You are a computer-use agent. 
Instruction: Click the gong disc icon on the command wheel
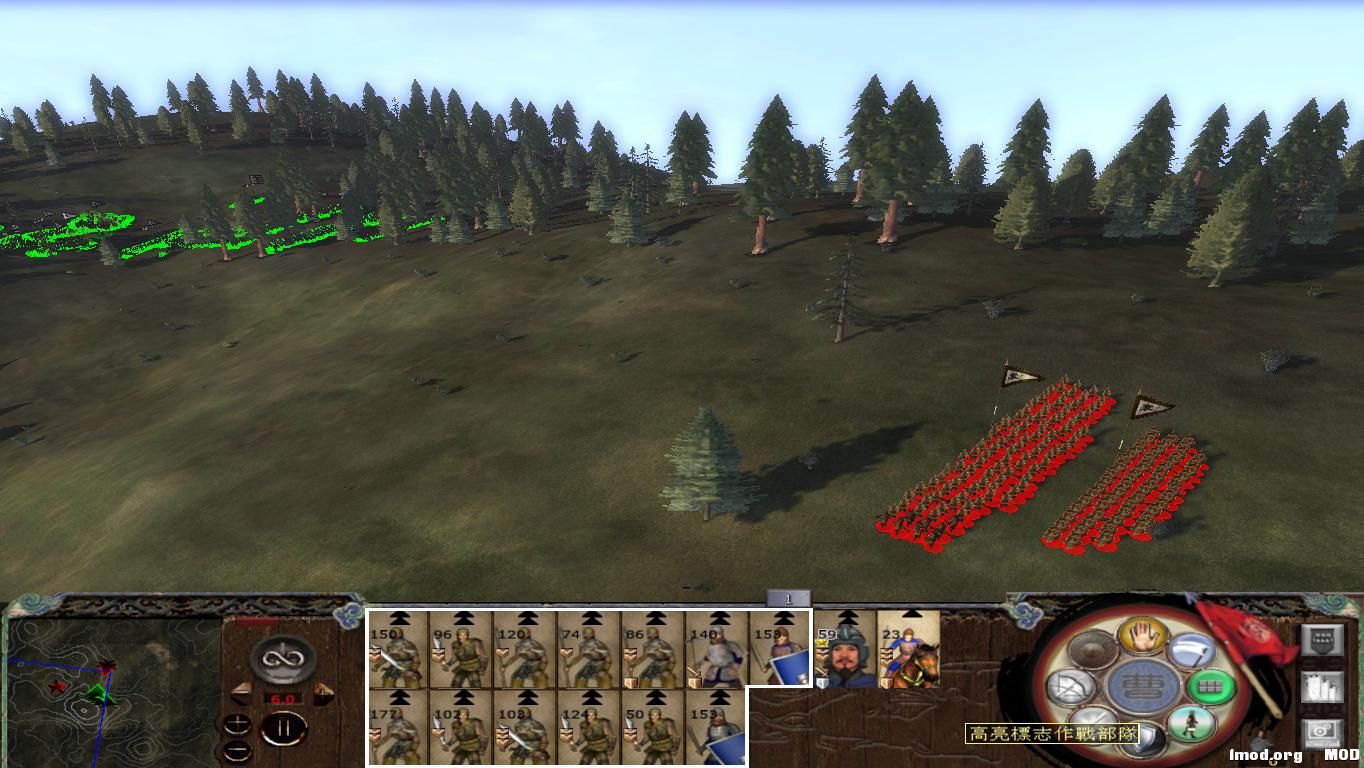pyautogui.click(x=1091, y=648)
